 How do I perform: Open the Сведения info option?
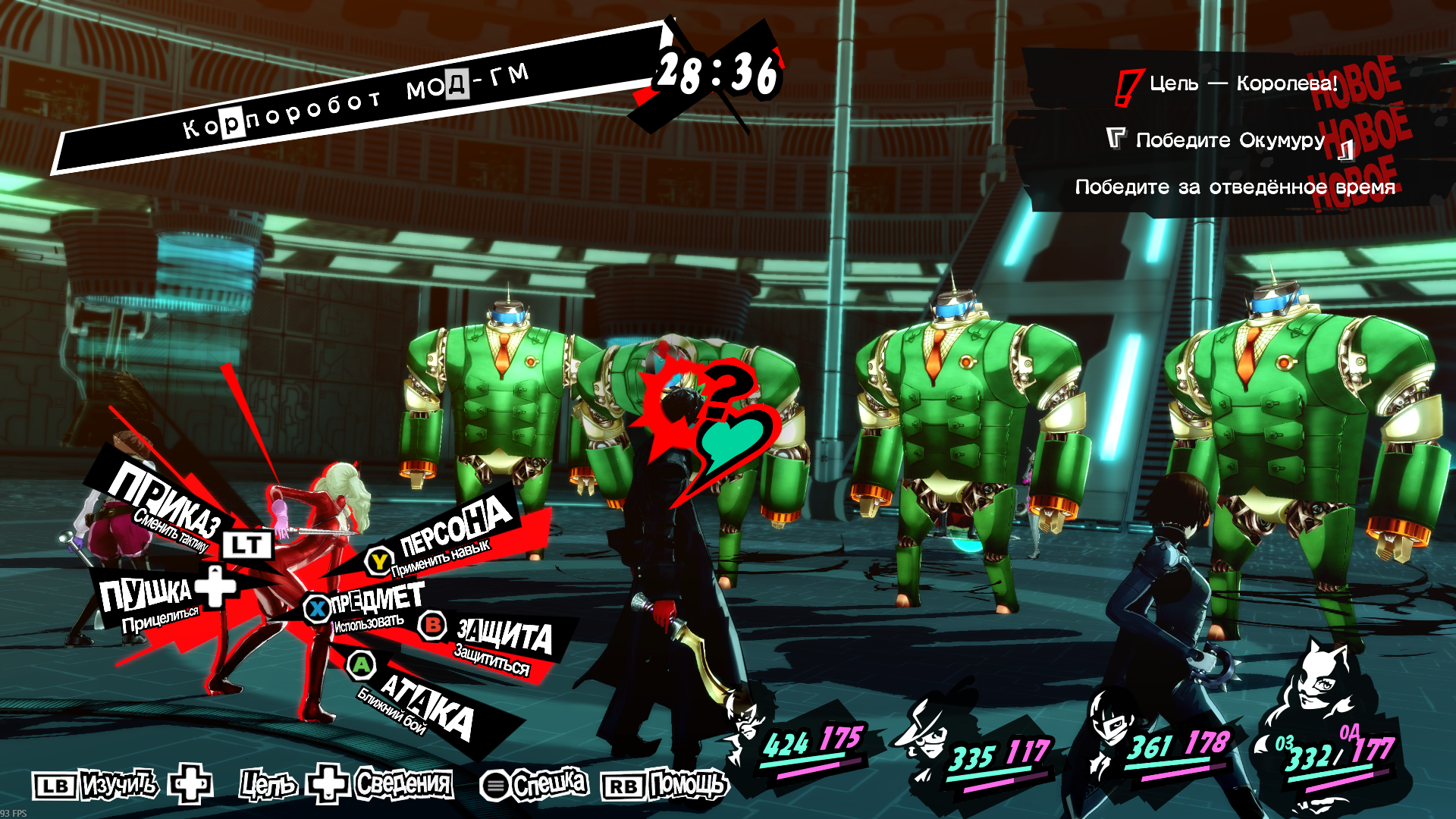403,783
